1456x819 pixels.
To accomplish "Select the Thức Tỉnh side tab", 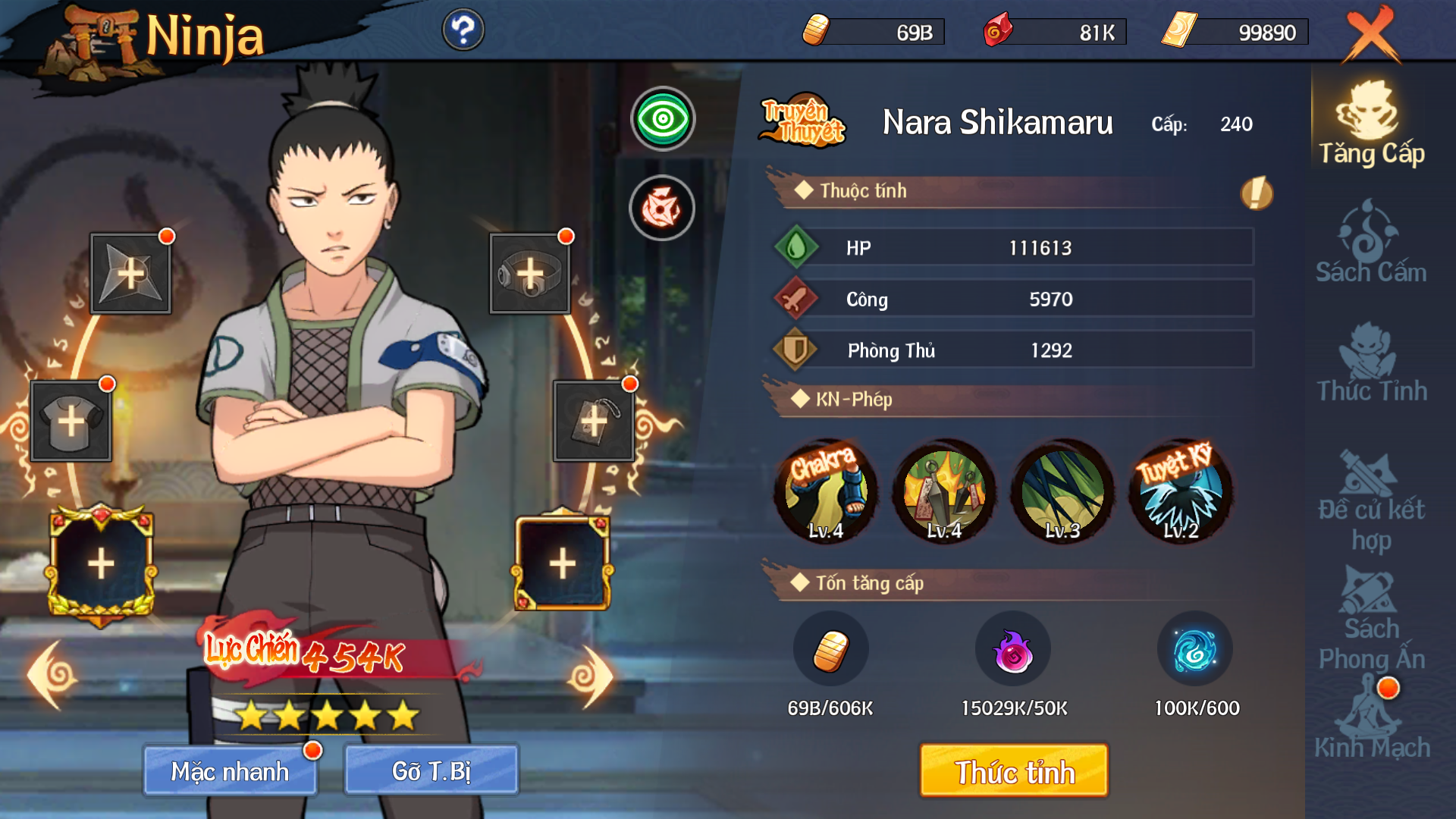I will point(1371,362).
